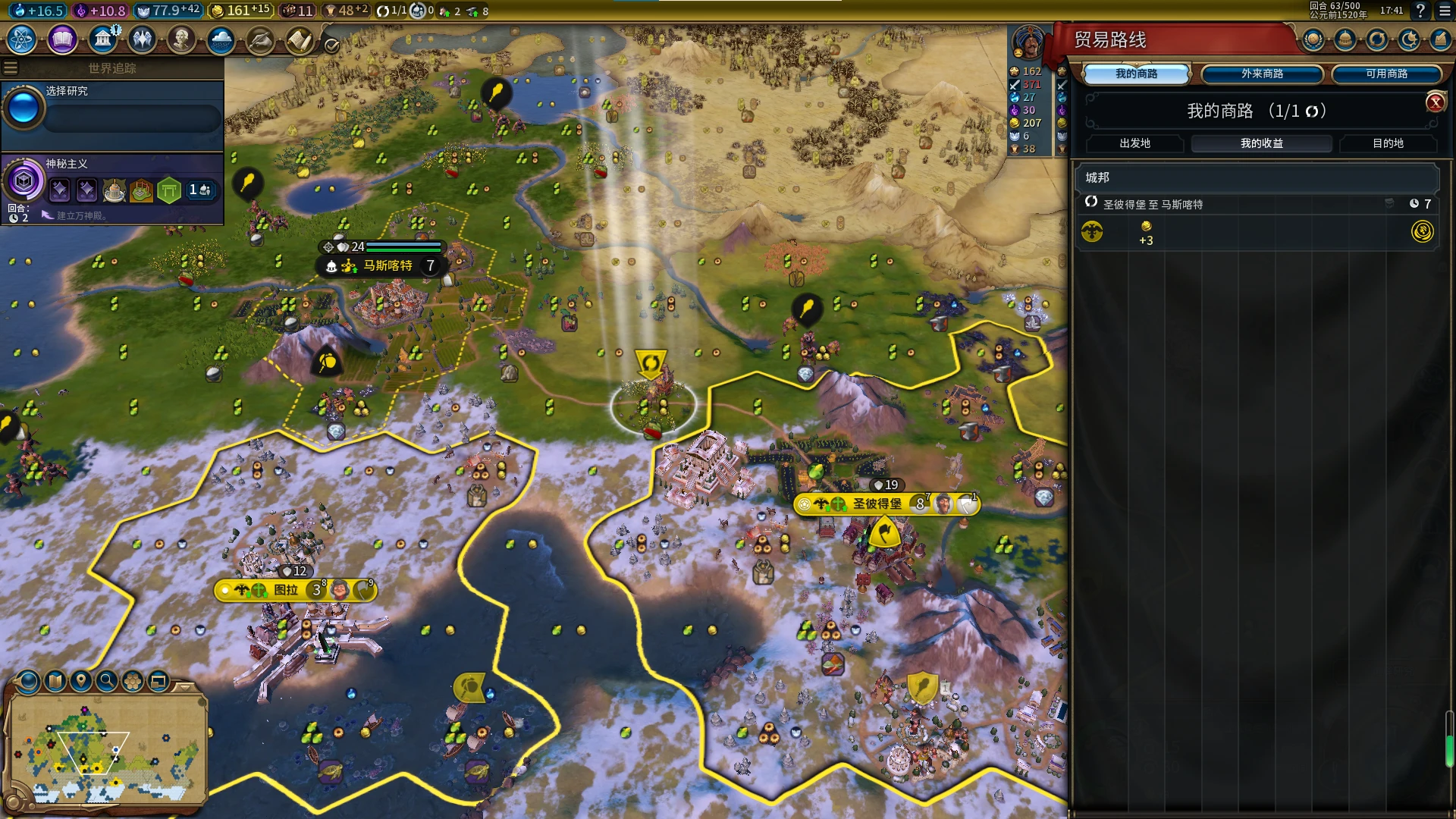This screenshot has height=819, width=1456.
Task: Open the 神秘主义 civic research panel
Action: click(x=114, y=182)
